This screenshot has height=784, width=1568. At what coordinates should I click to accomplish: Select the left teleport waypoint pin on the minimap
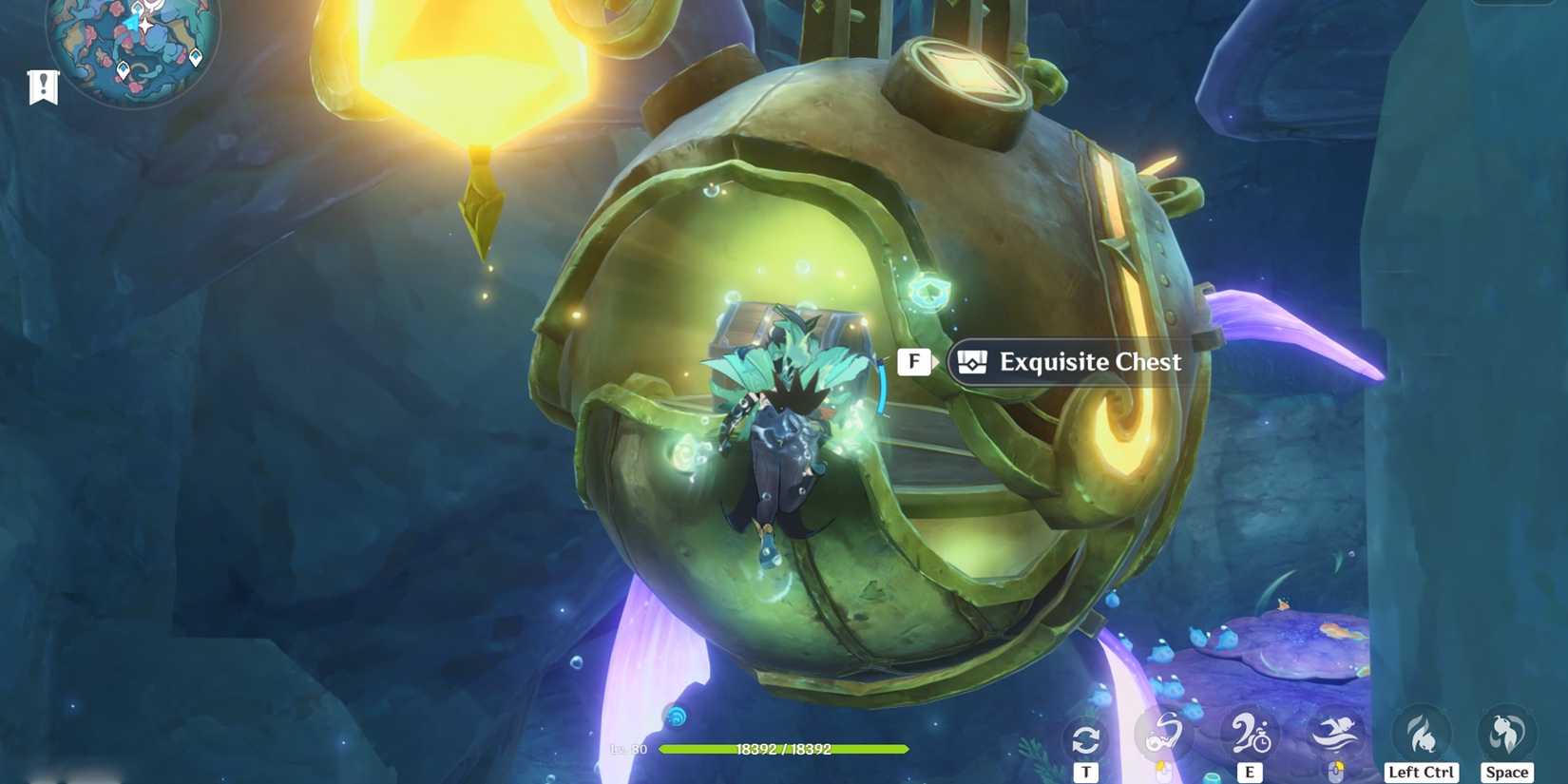123,69
